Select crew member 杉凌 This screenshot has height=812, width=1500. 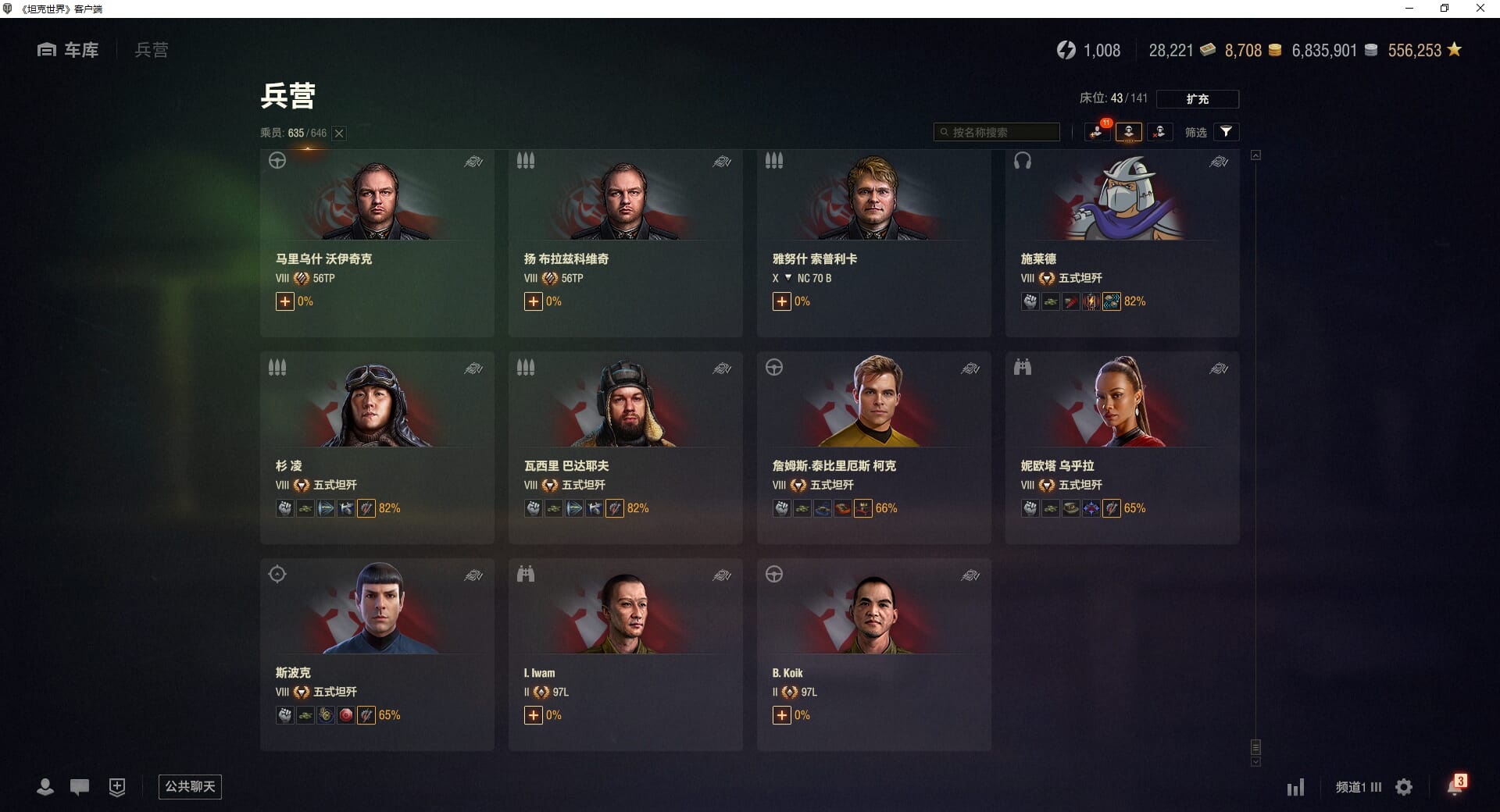tap(377, 449)
